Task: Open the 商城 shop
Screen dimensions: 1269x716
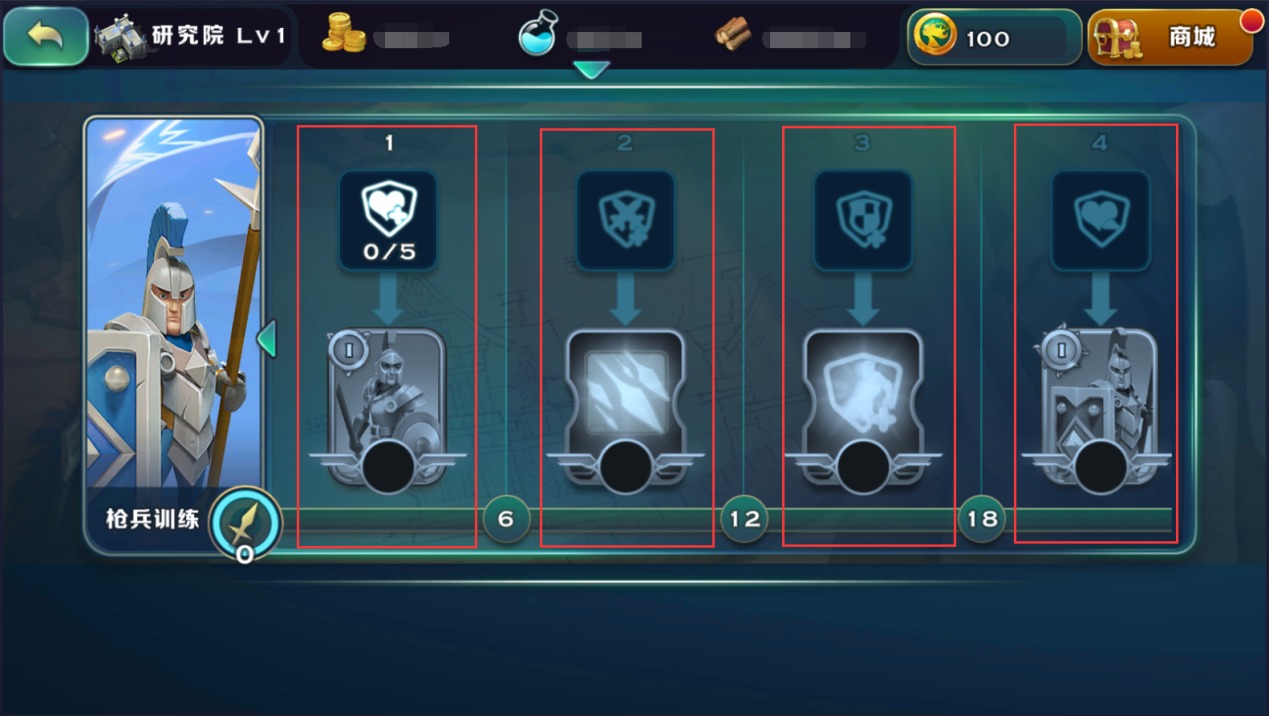Action: [x=1170, y=38]
